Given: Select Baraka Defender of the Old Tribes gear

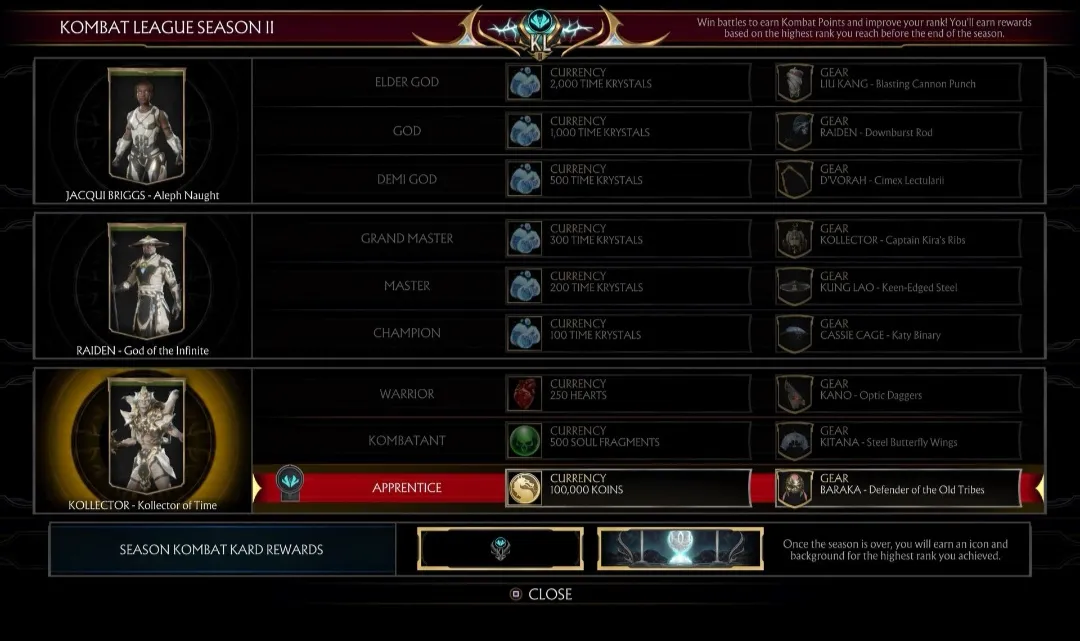Looking at the screenshot, I should (898, 488).
